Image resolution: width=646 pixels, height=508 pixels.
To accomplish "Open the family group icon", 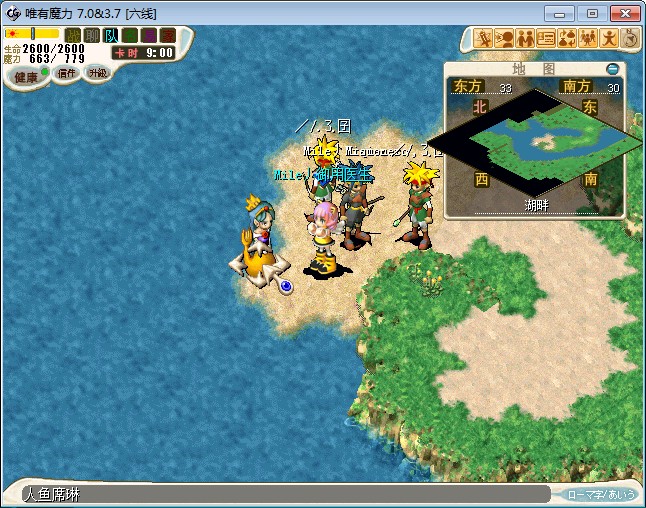I will pyautogui.click(x=588, y=39).
